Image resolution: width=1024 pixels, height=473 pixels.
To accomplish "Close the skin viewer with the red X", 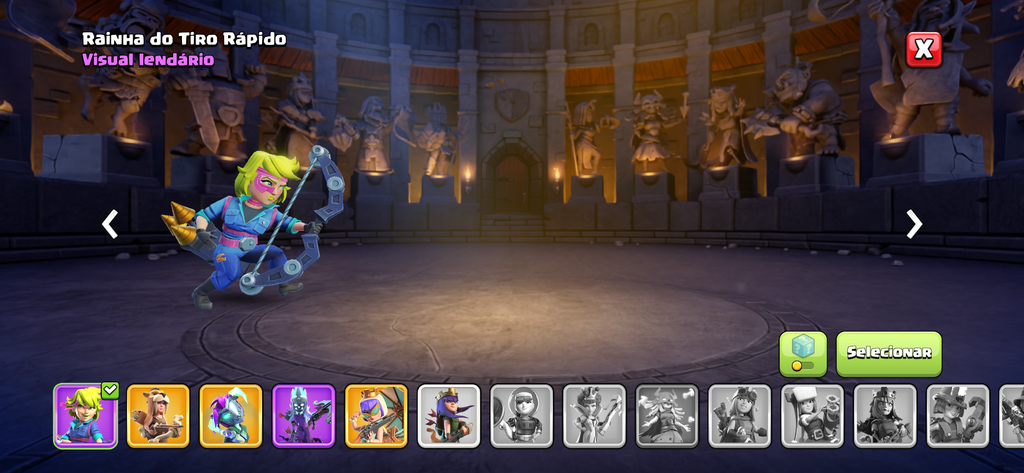I will point(924,49).
